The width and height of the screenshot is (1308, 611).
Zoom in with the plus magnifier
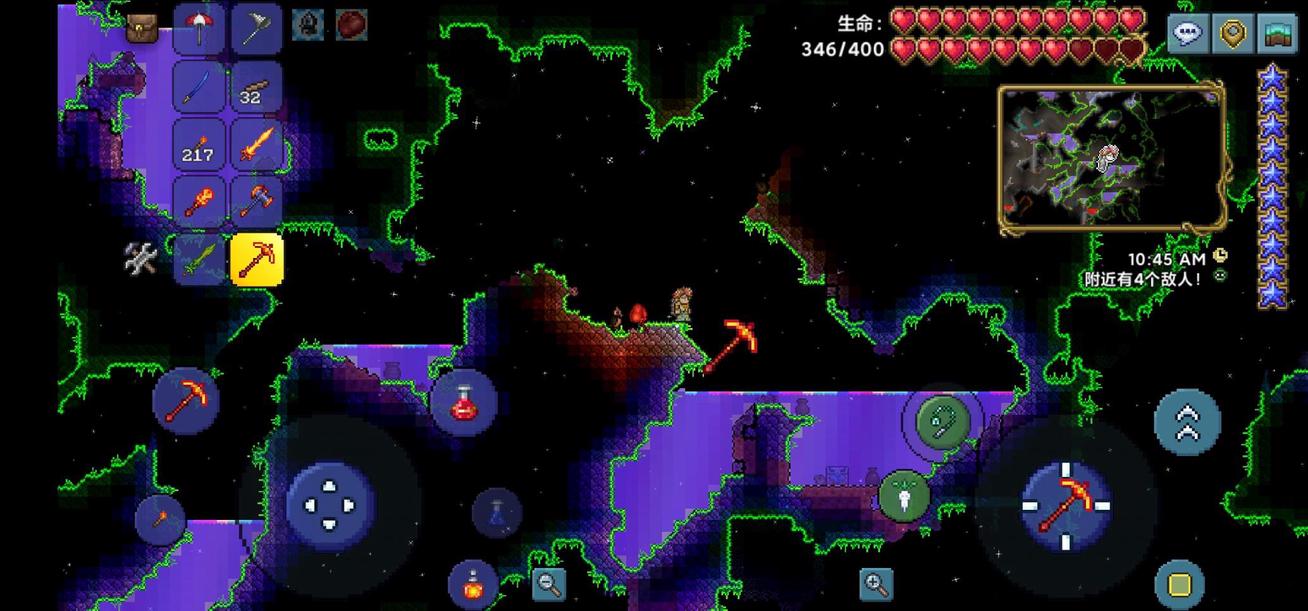point(876,584)
